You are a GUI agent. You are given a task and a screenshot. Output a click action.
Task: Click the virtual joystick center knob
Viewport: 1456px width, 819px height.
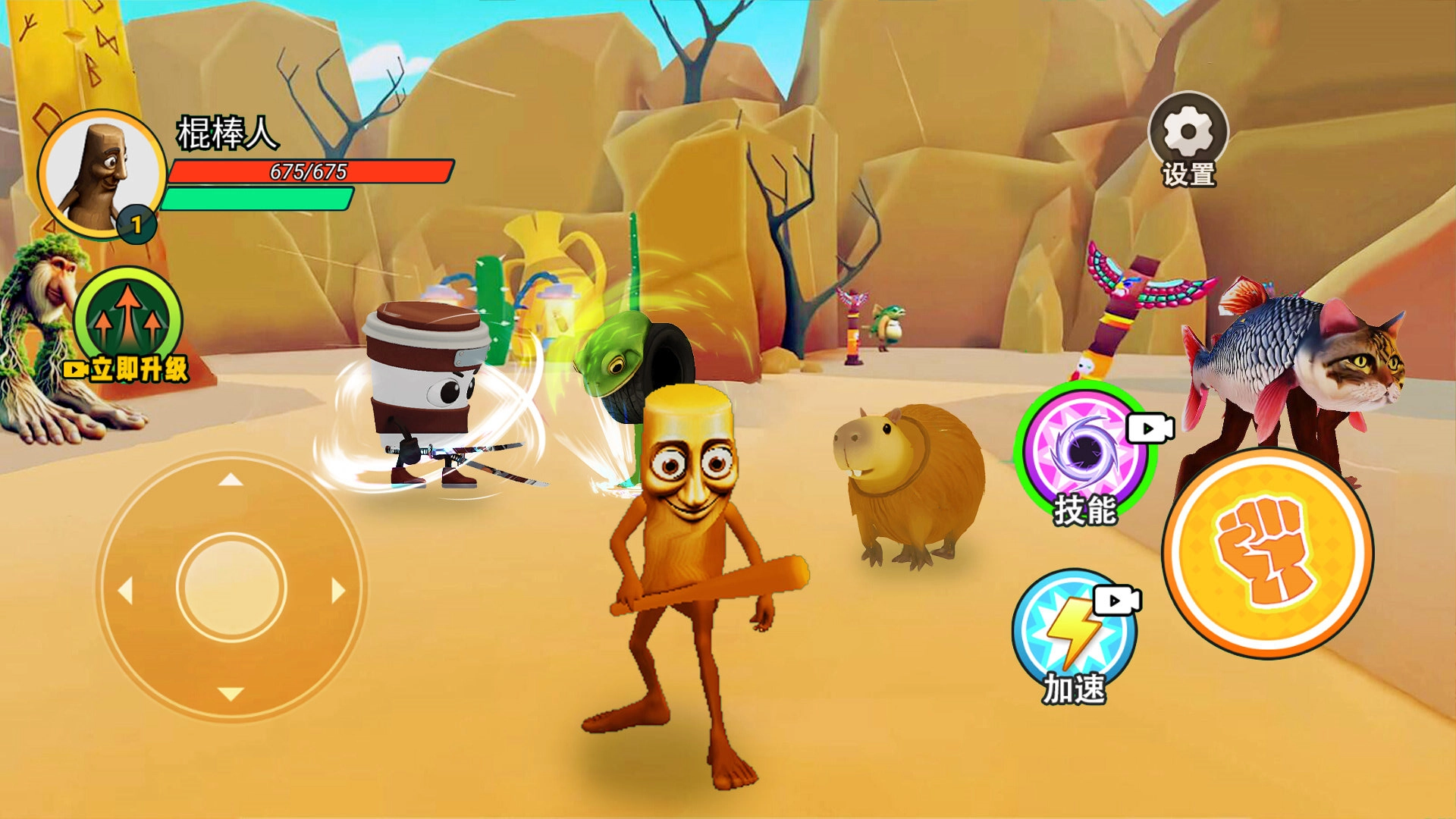pyautogui.click(x=231, y=588)
